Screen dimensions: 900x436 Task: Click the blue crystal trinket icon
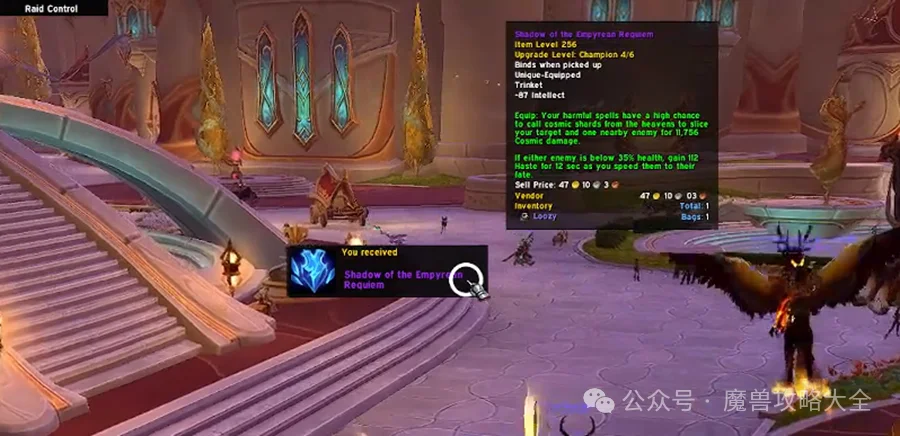tap(312, 272)
